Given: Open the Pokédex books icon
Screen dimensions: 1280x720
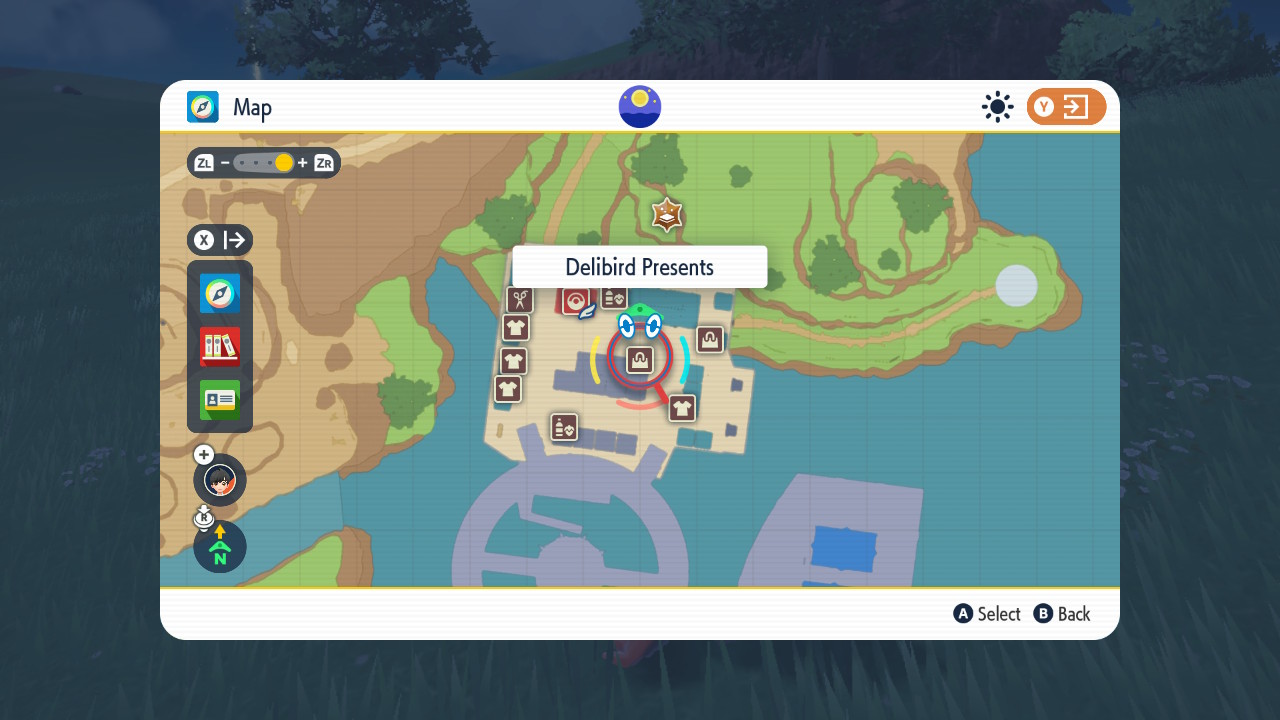Looking at the screenshot, I should [x=219, y=347].
